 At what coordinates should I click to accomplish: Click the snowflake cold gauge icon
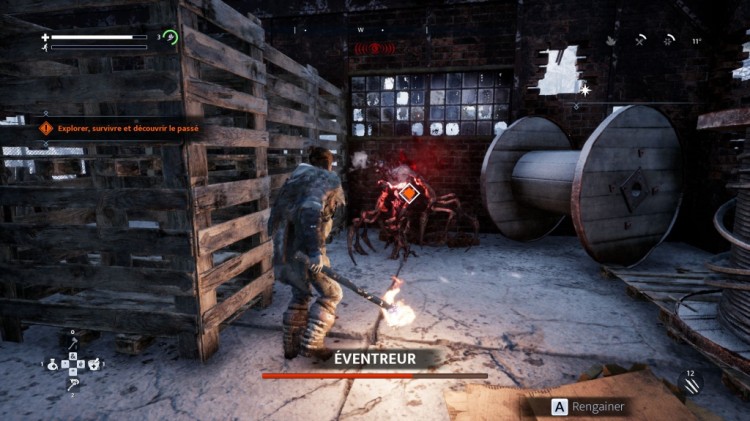[x=668, y=41]
